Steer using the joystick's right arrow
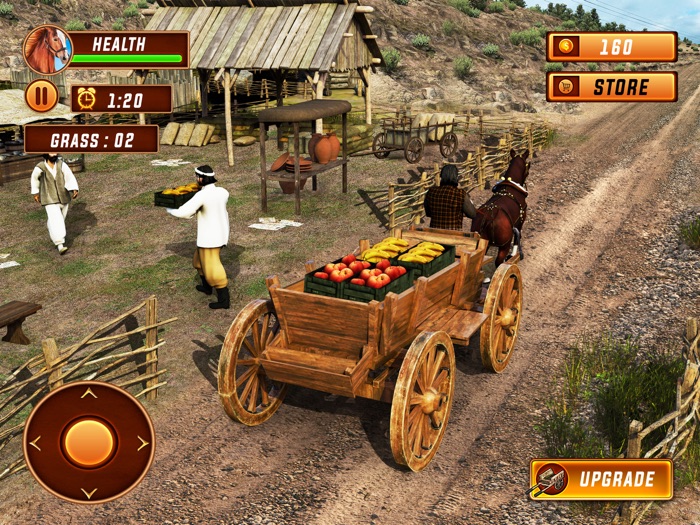 [x=142, y=443]
